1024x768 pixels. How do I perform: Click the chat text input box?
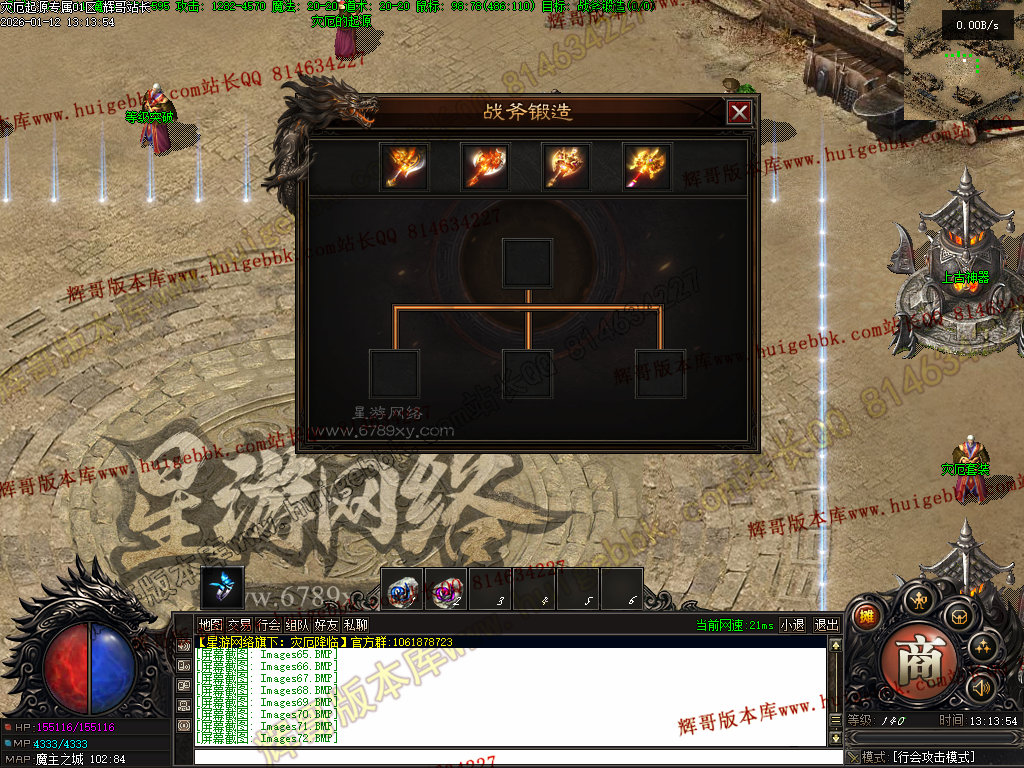click(510, 756)
